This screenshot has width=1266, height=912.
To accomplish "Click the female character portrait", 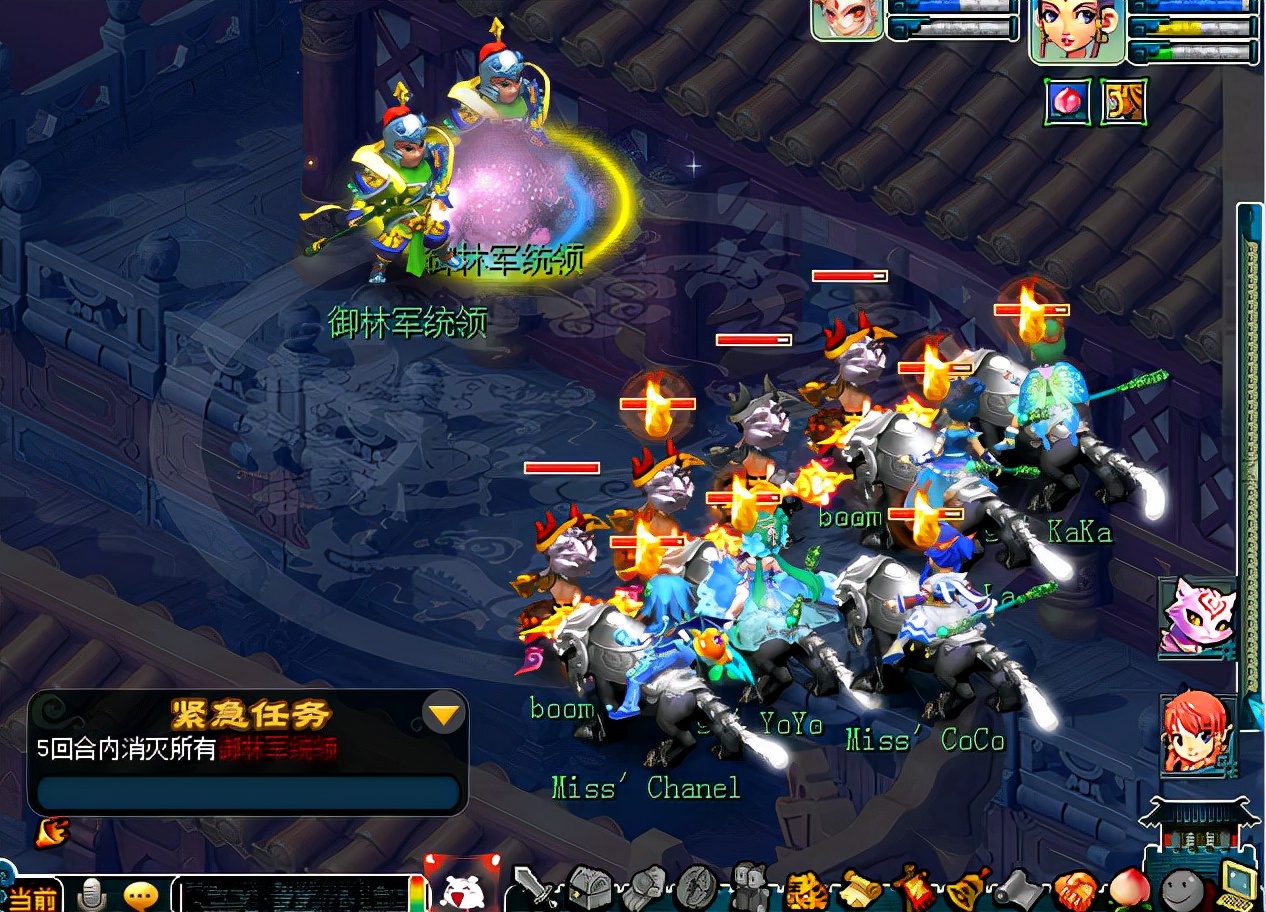I will 1077,30.
